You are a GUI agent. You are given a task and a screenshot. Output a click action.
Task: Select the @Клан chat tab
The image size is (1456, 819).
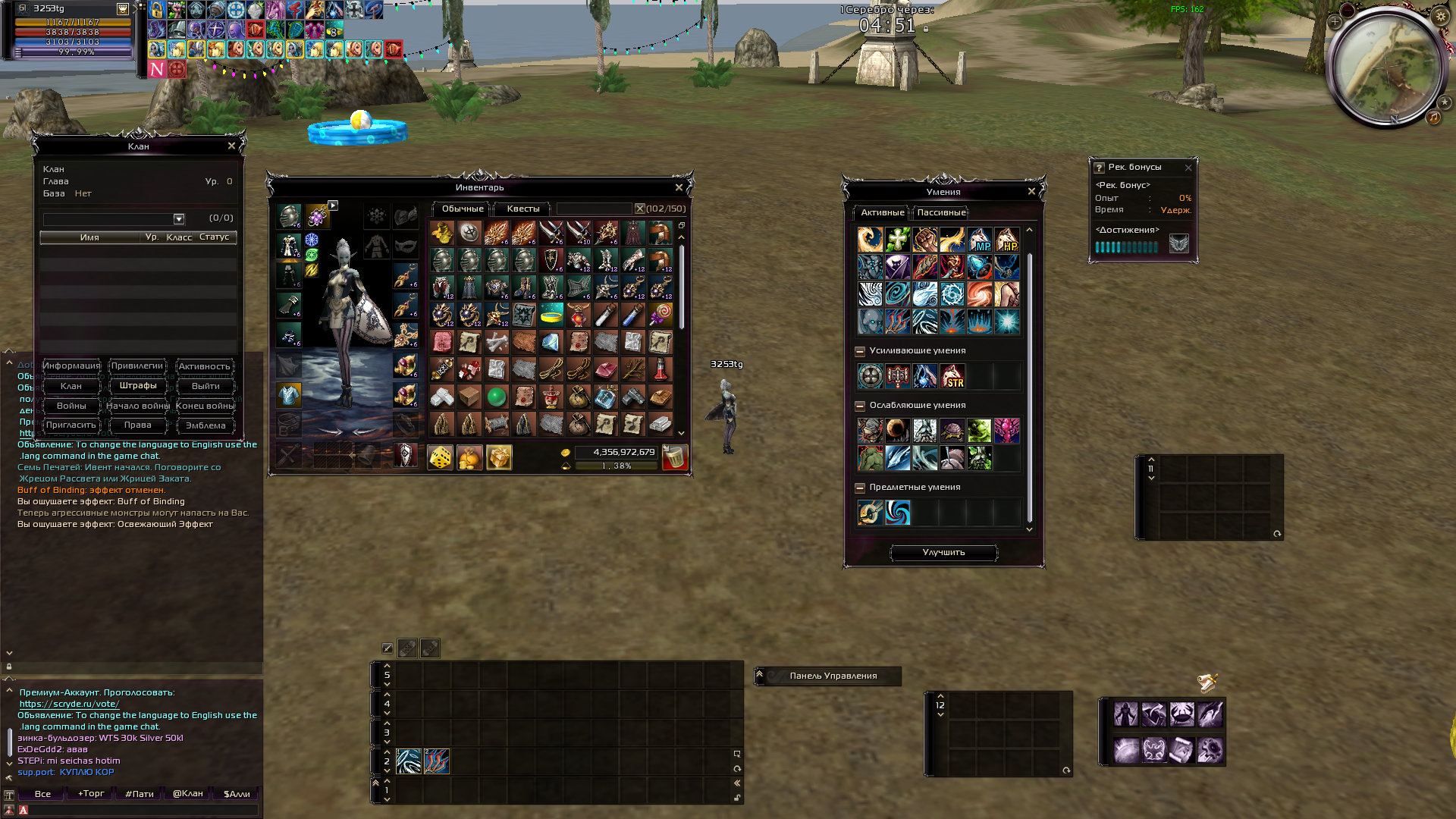pyautogui.click(x=187, y=794)
